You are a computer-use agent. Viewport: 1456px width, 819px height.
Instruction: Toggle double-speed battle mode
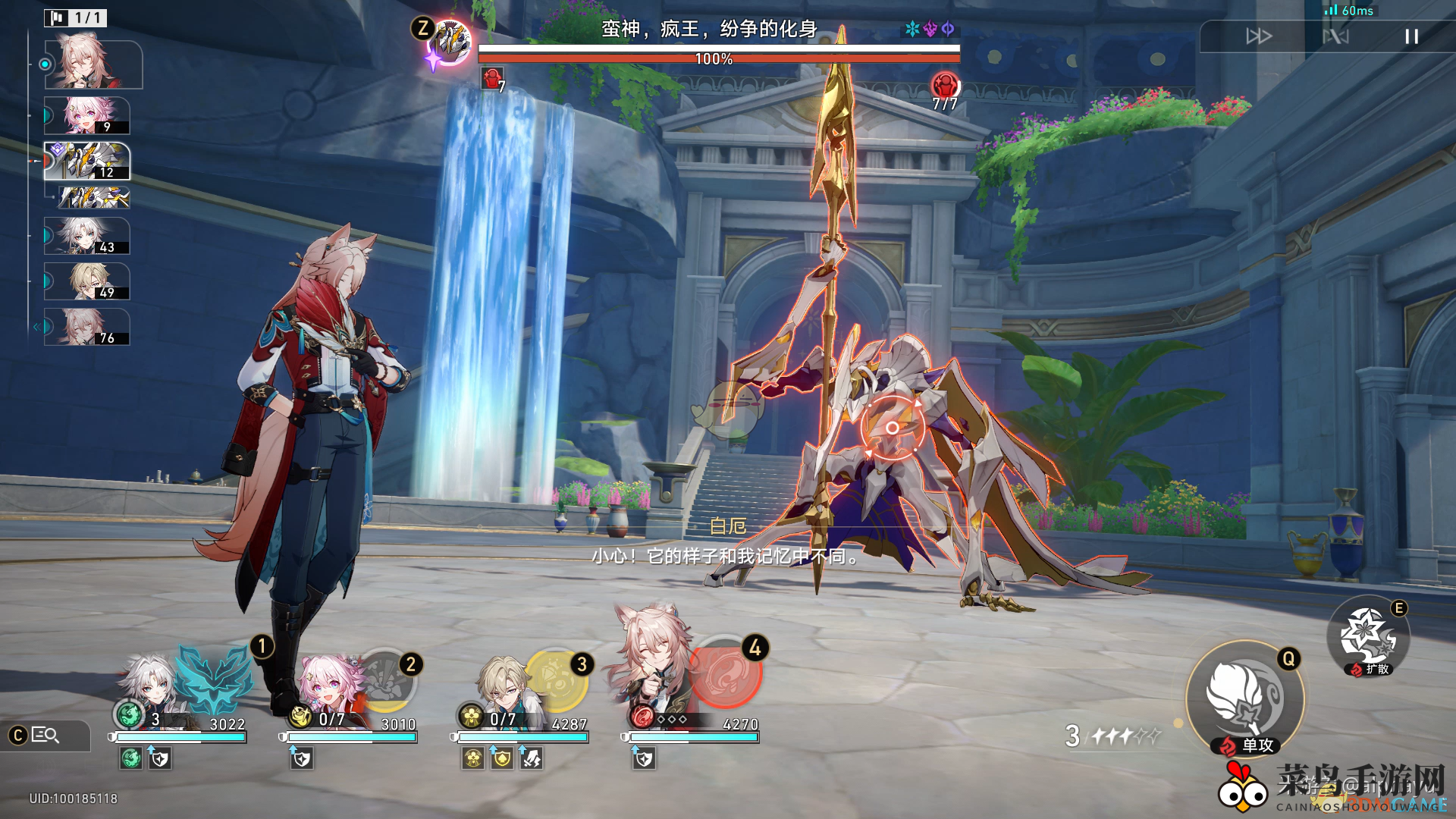[1259, 36]
